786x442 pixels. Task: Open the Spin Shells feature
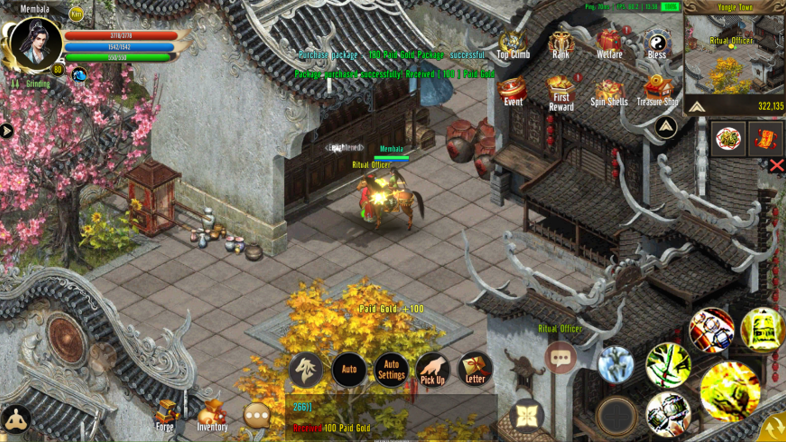tap(609, 90)
